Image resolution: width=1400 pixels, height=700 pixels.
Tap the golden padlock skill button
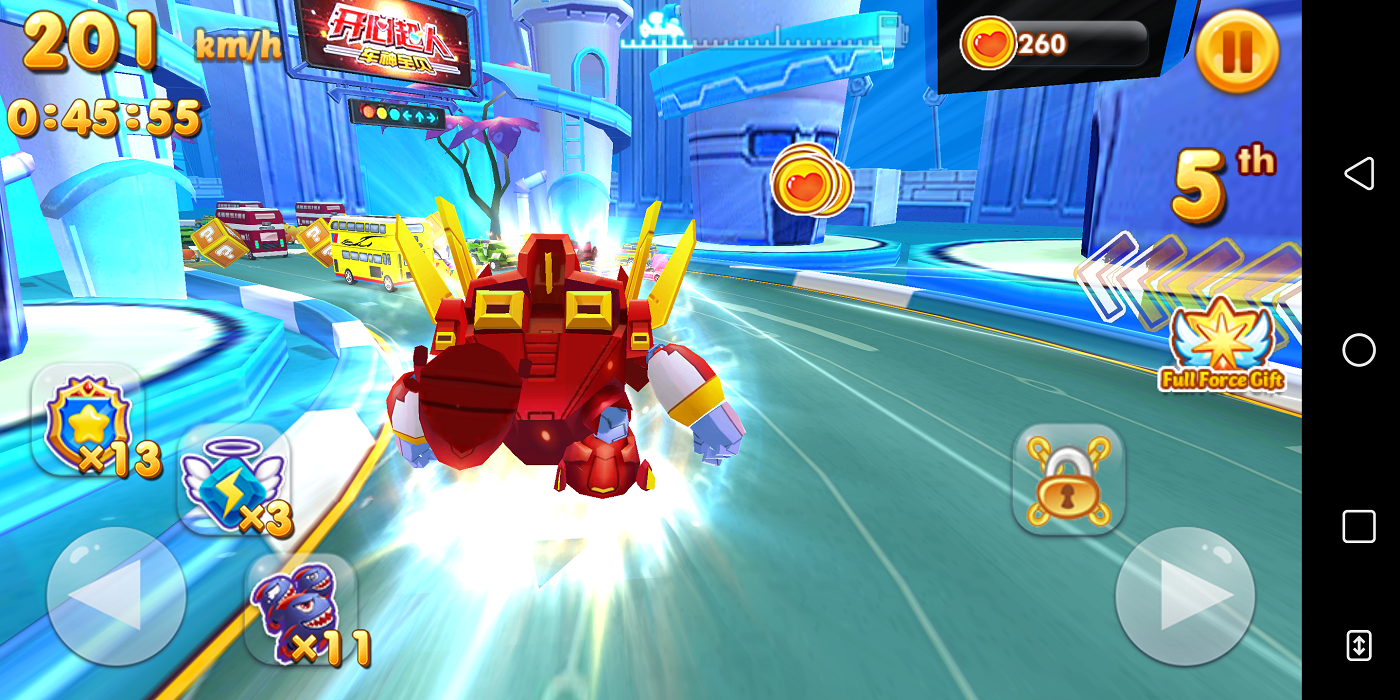pyautogui.click(x=1068, y=480)
